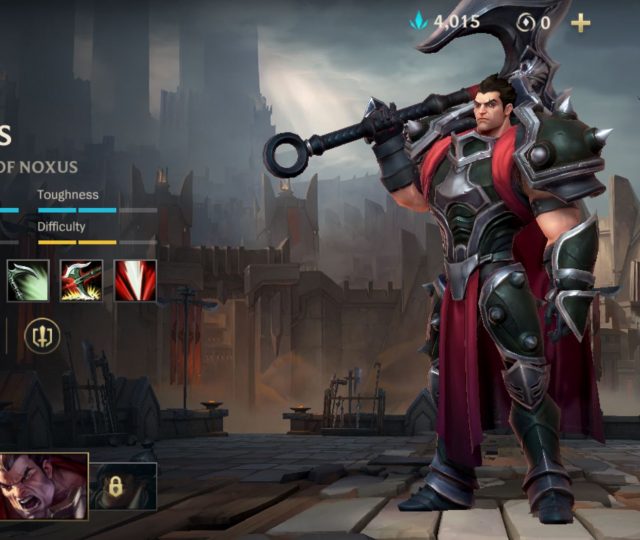Screen dimensions: 640x540
Task: Select the axe ground-slam ability icon
Action: click(81, 281)
